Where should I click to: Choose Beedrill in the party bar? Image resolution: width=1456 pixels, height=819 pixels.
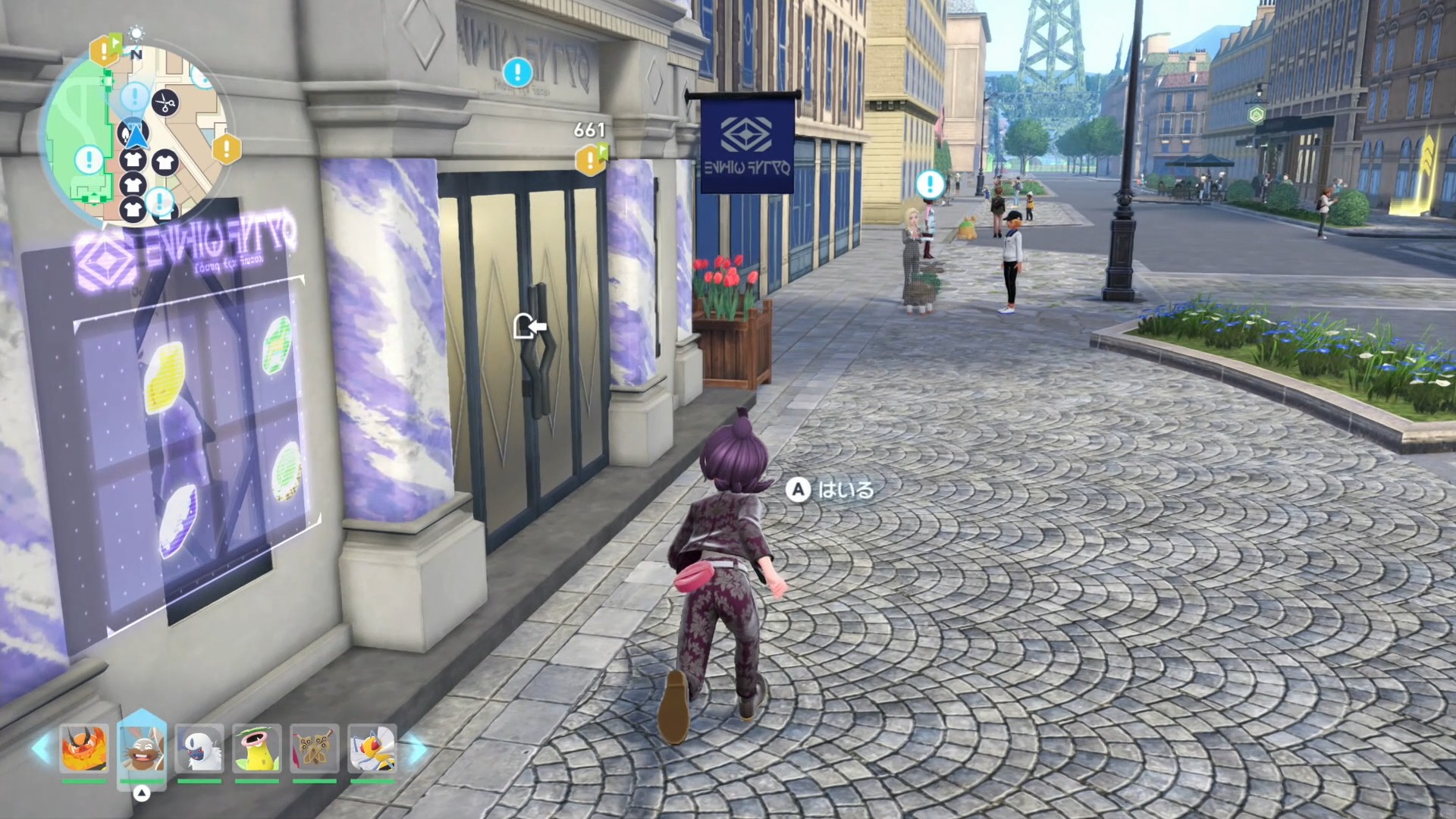(x=372, y=748)
